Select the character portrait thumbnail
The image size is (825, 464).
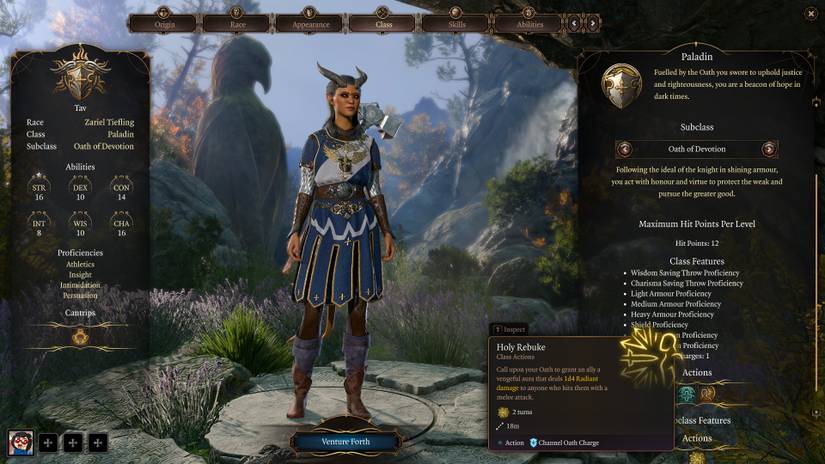click(x=20, y=441)
